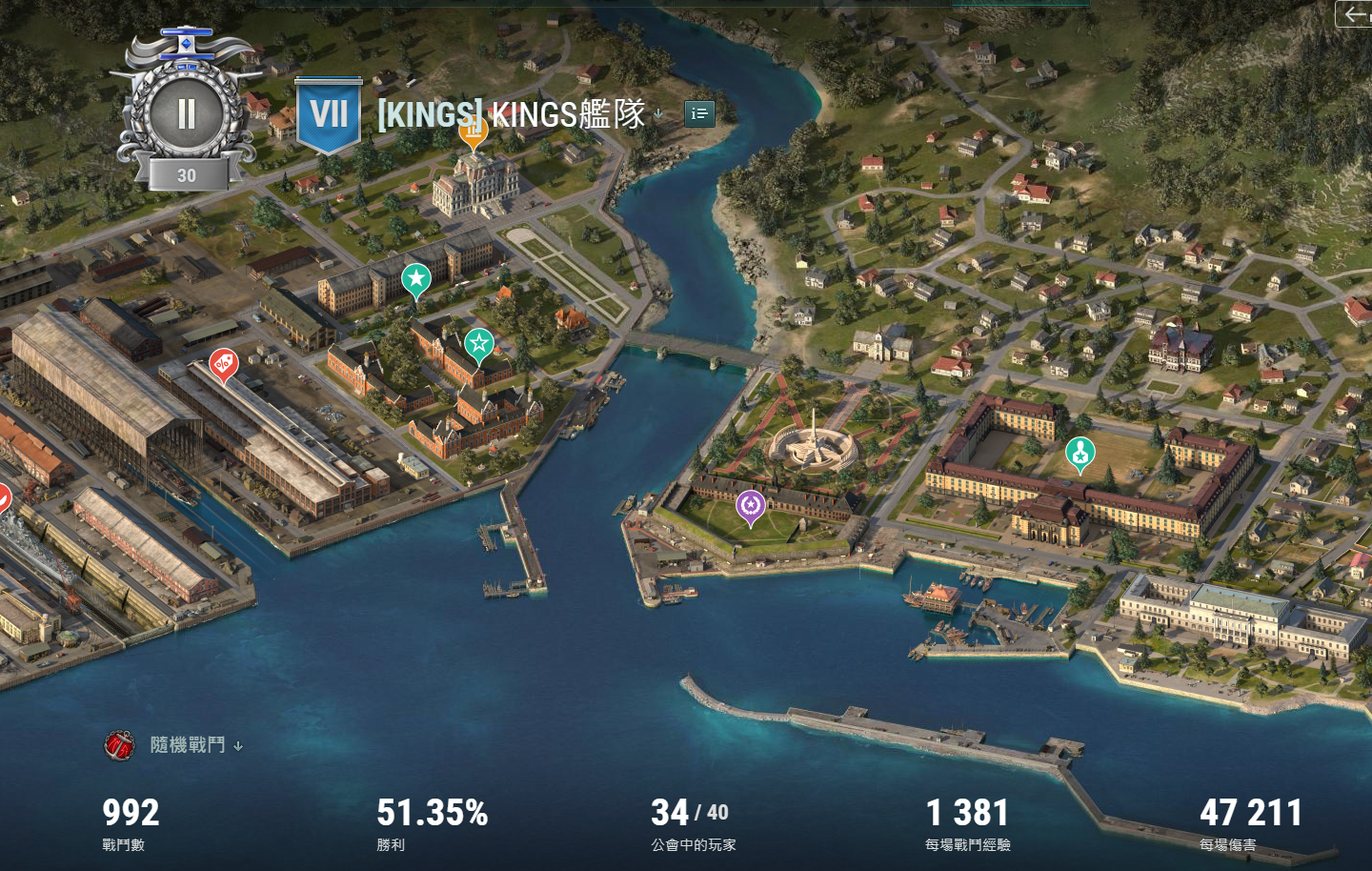The height and width of the screenshot is (871, 1372).
Task: Select the teal outlined-star building marker
Action: tap(478, 344)
